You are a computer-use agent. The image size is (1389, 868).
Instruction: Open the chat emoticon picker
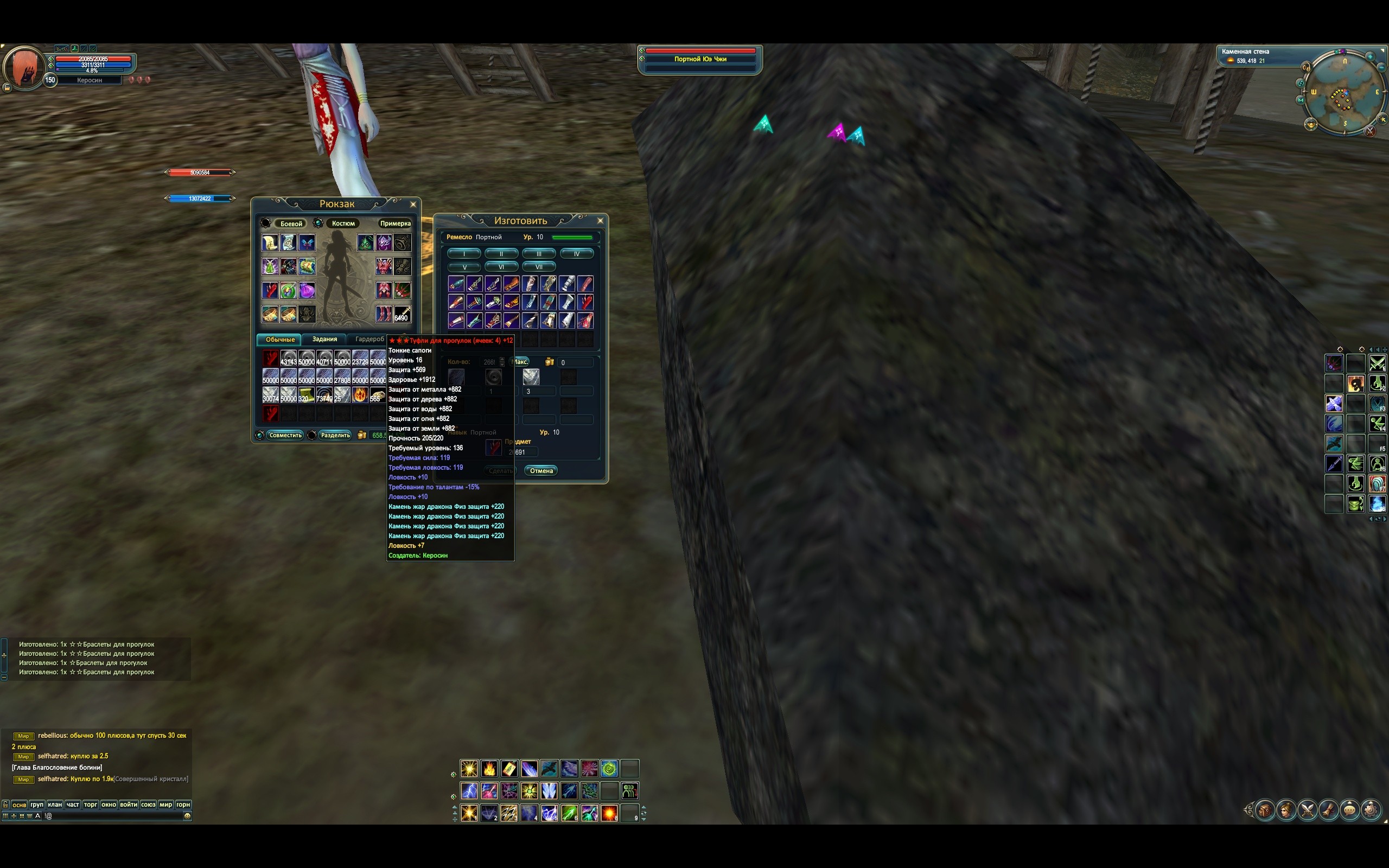pos(187,816)
